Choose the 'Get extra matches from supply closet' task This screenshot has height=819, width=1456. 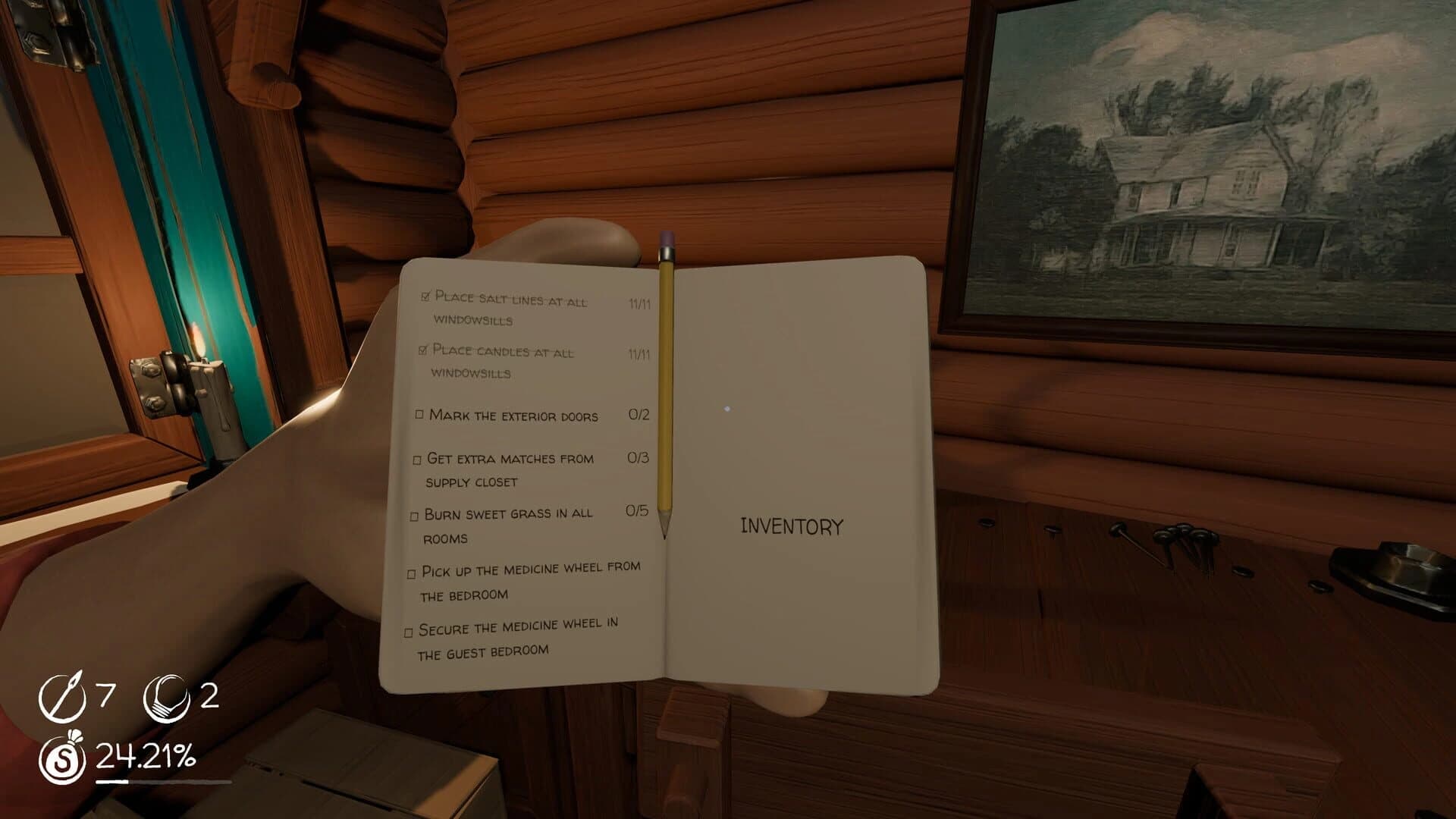pos(510,469)
